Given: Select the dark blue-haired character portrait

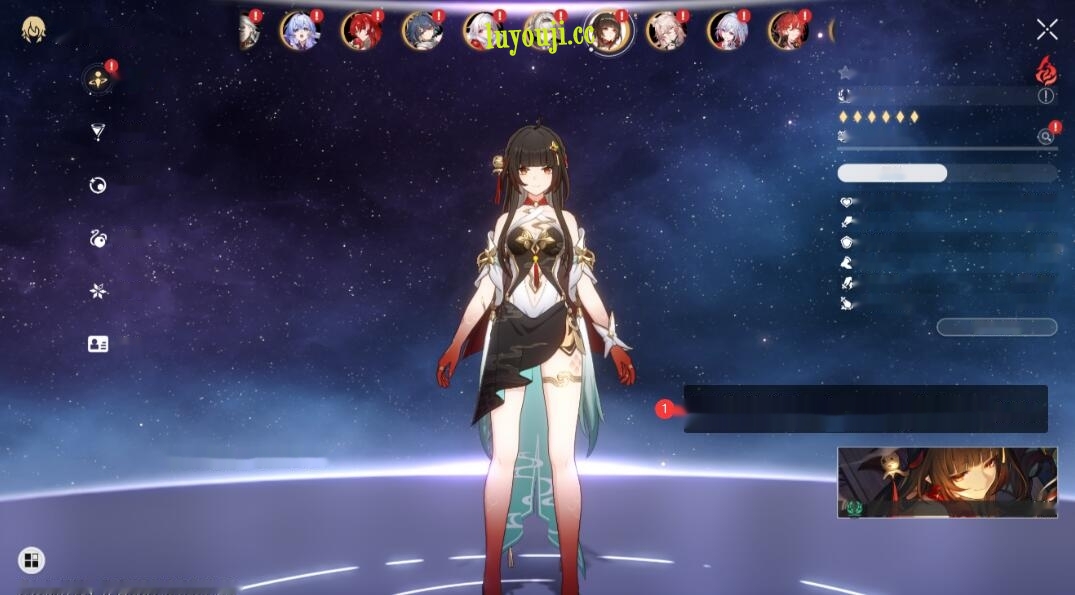Looking at the screenshot, I should (x=422, y=31).
